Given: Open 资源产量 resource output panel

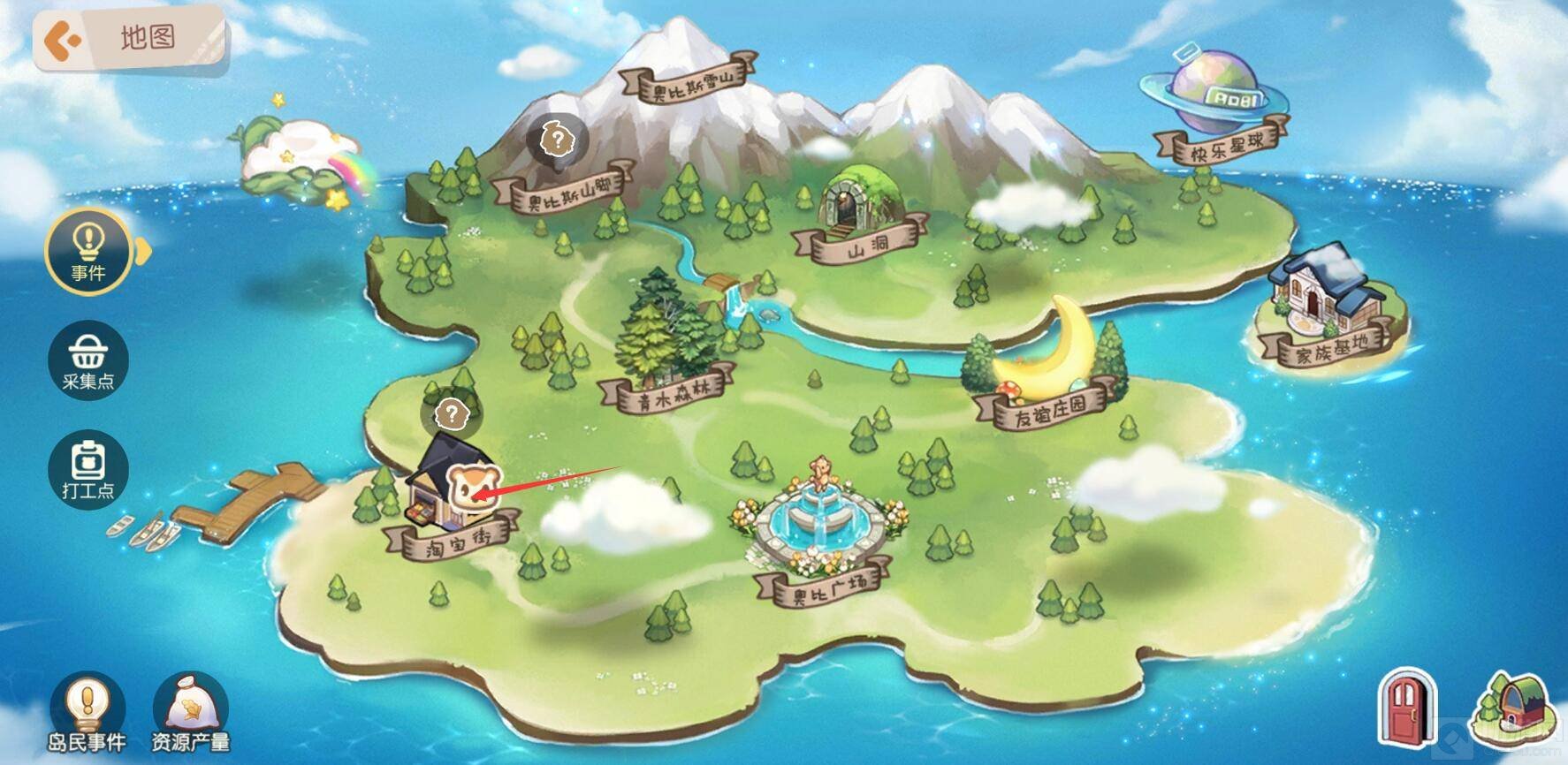Looking at the screenshot, I should click(x=190, y=714).
